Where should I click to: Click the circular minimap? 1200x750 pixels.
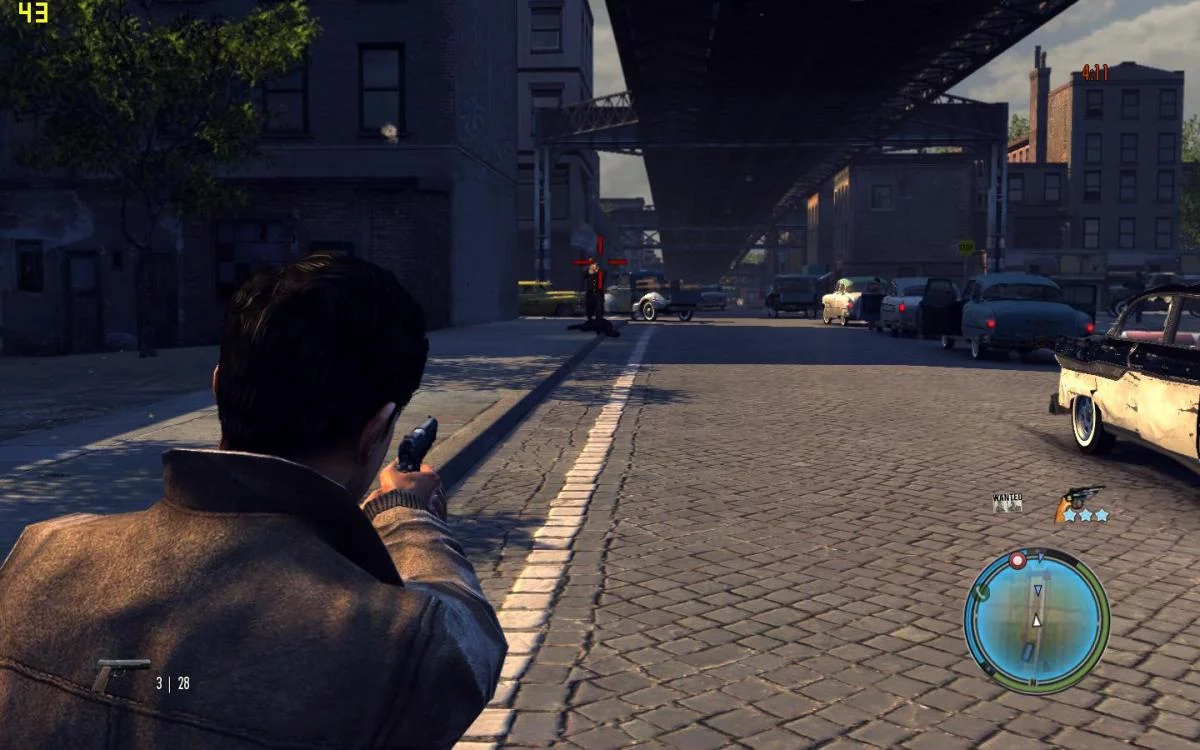pos(1037,620)
